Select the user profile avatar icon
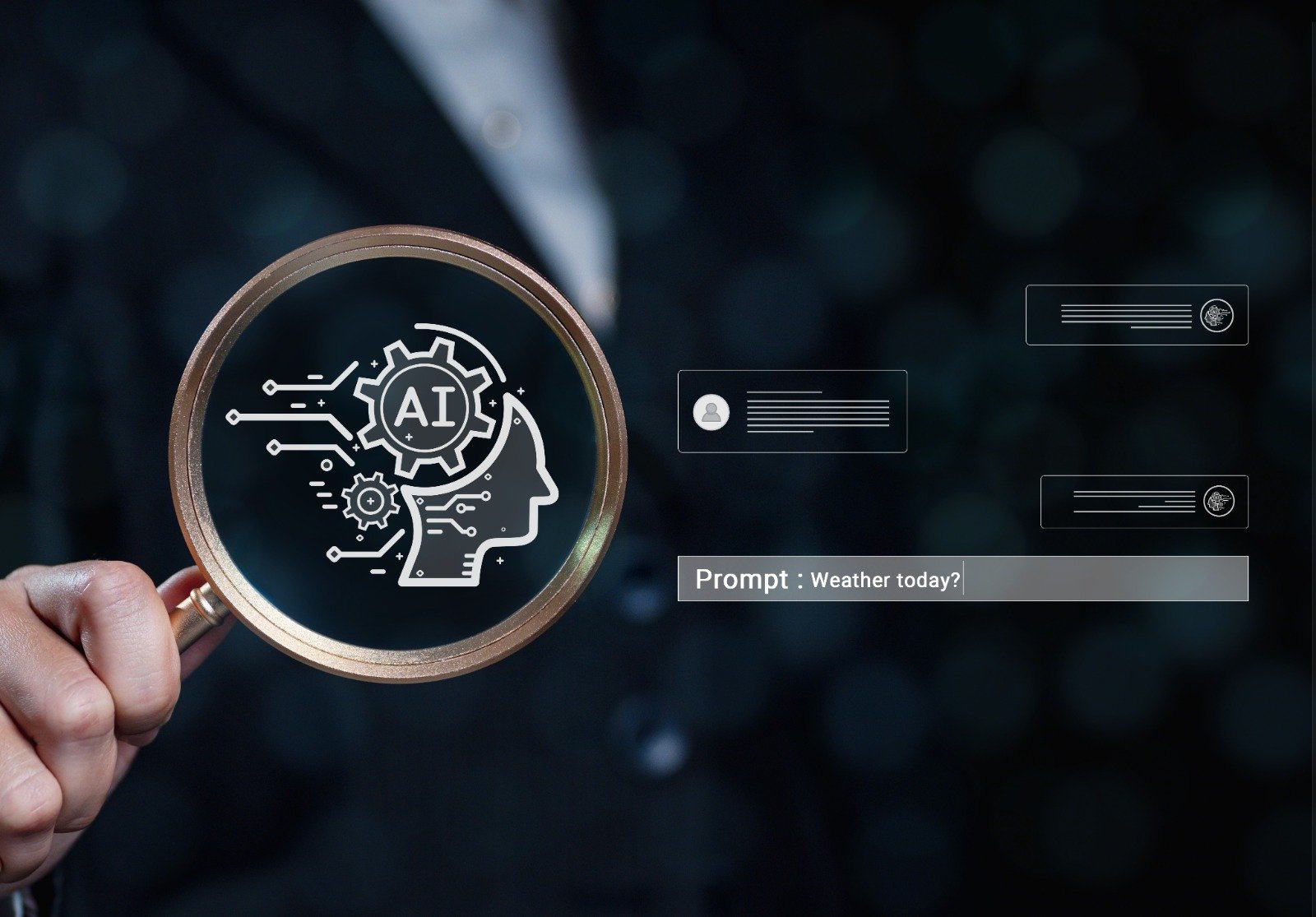This screenshot has width=1316, height=917. [711, 412]
